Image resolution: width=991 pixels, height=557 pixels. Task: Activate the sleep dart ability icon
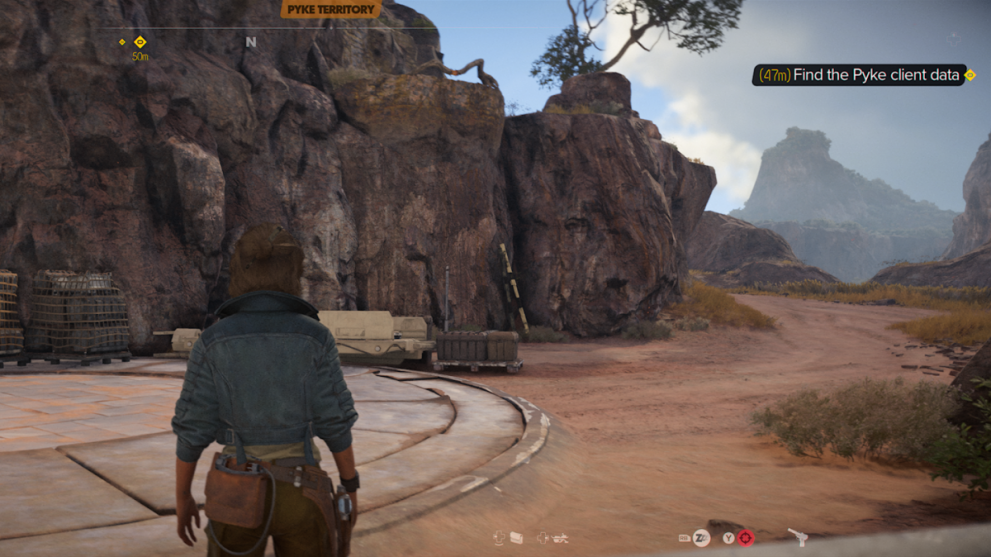(701, 538)
